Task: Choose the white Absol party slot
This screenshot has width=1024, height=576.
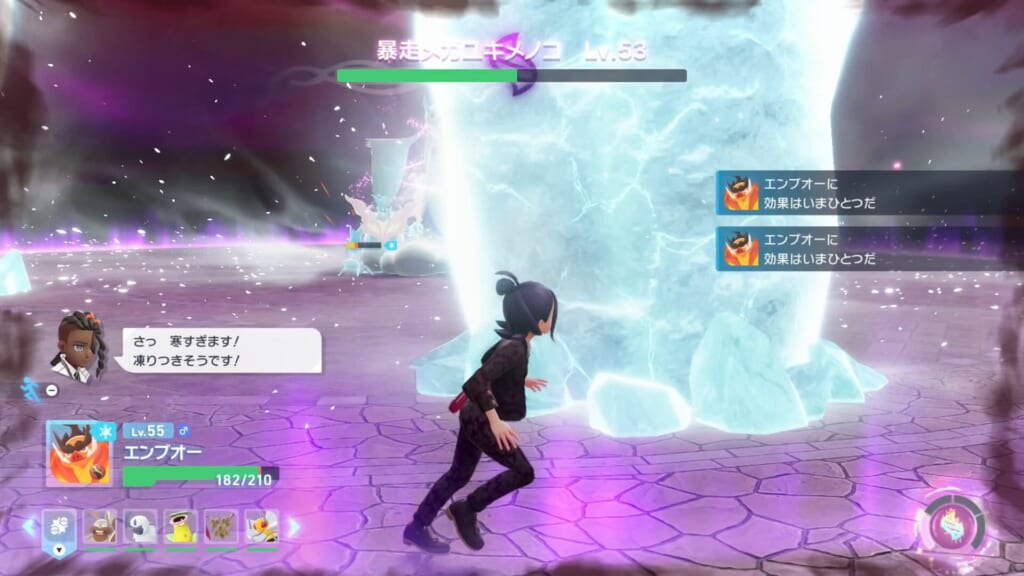Action: [x=140, y=527]
